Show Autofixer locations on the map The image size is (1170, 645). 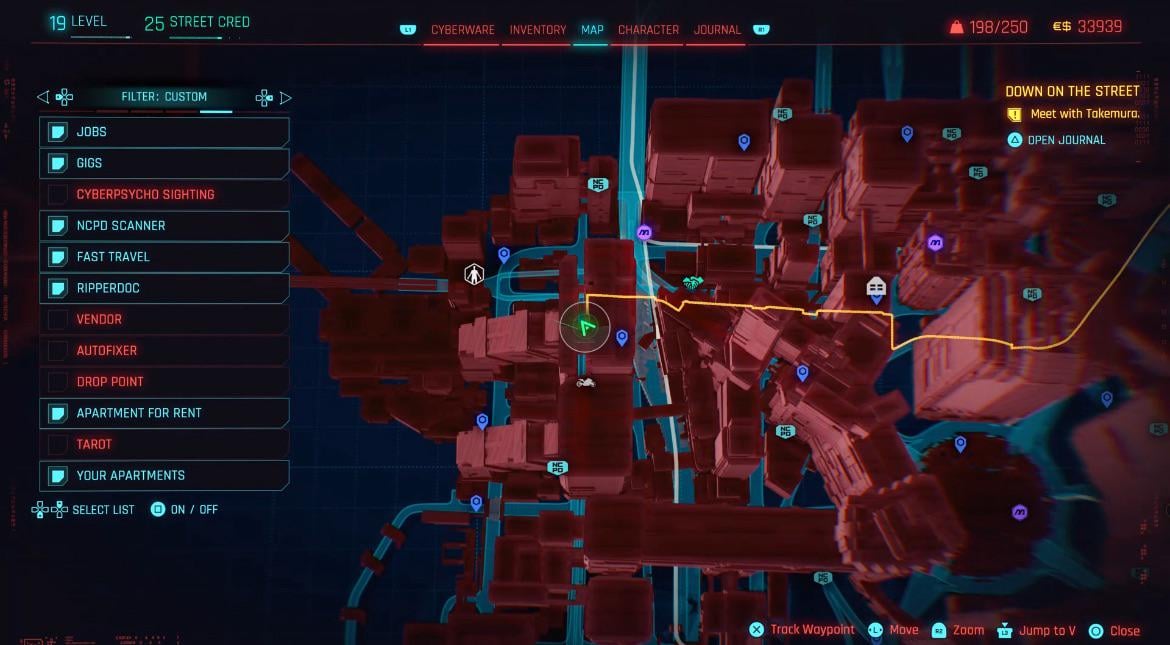coord(165,351)
